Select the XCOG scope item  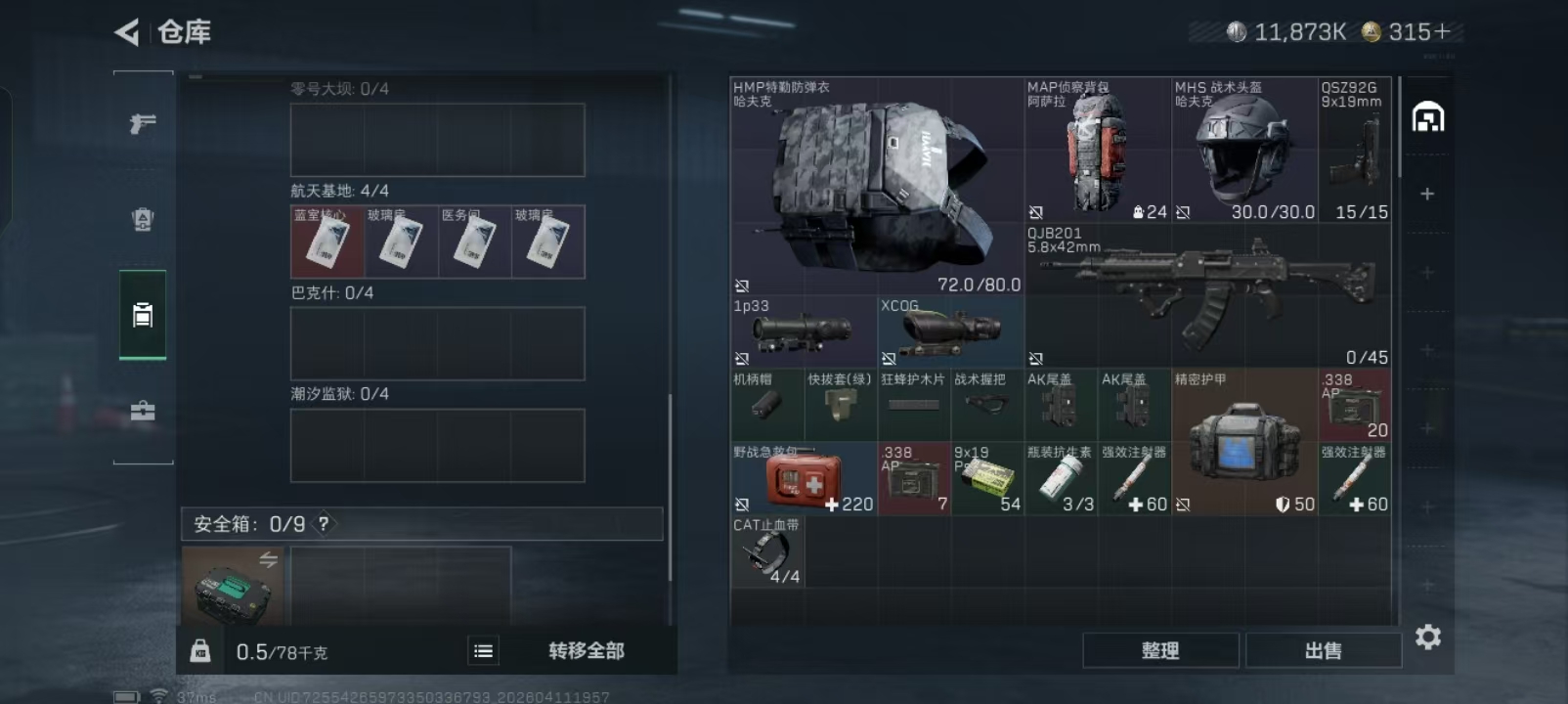coord(949,332)
